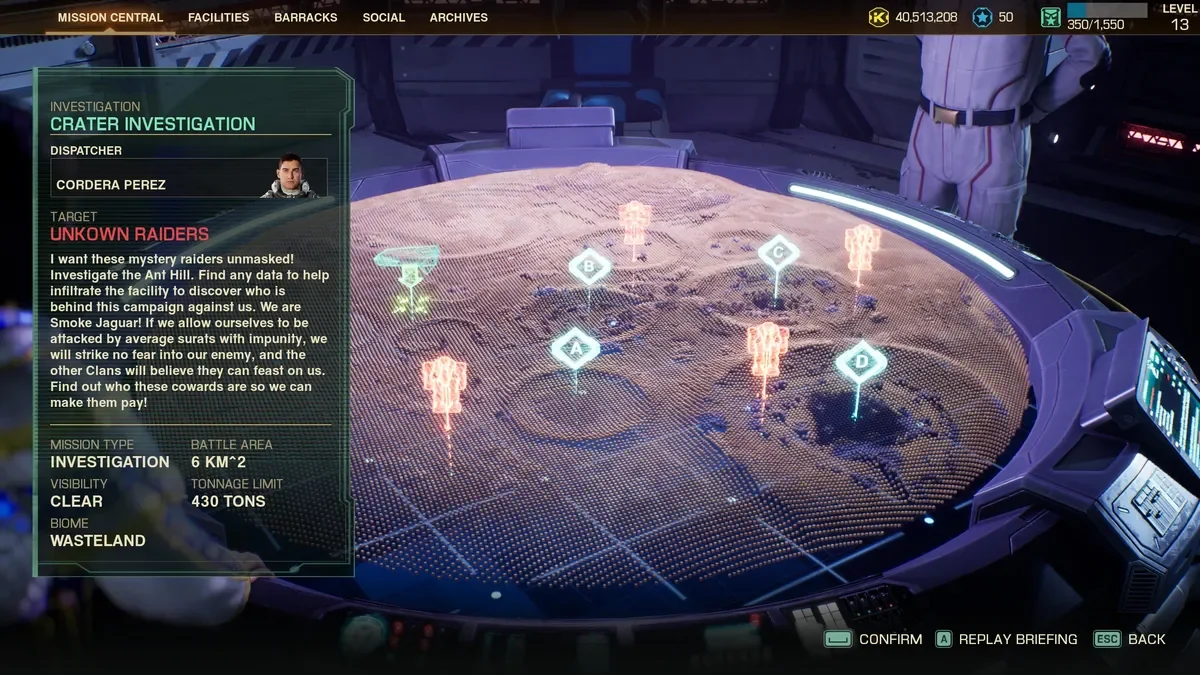Replay the mission briefing
The height and width of the screenshot is (675, 1200).
point(1006,639)
